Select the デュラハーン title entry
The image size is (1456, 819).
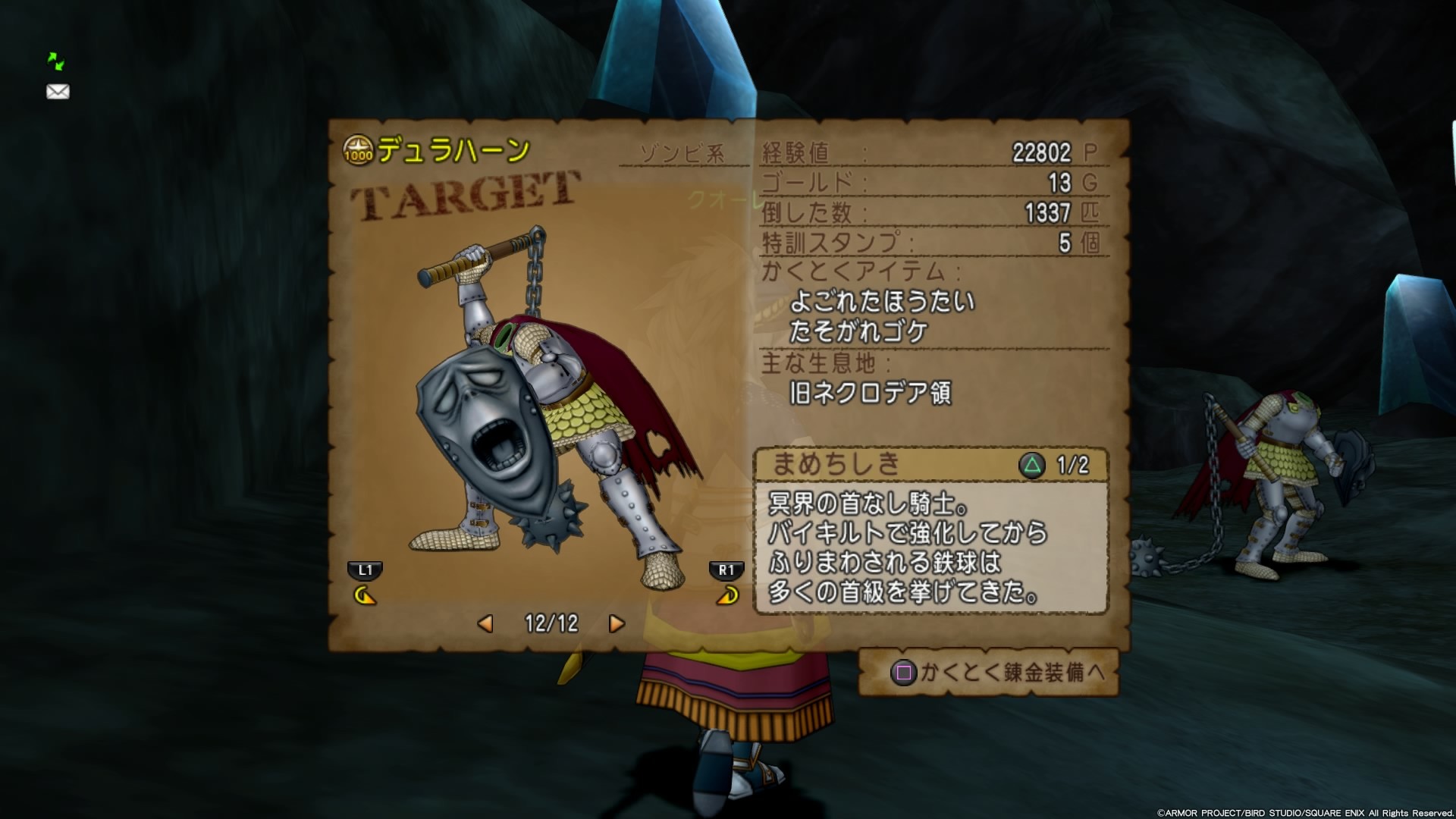pyautogui.click(x=451, y=149)
